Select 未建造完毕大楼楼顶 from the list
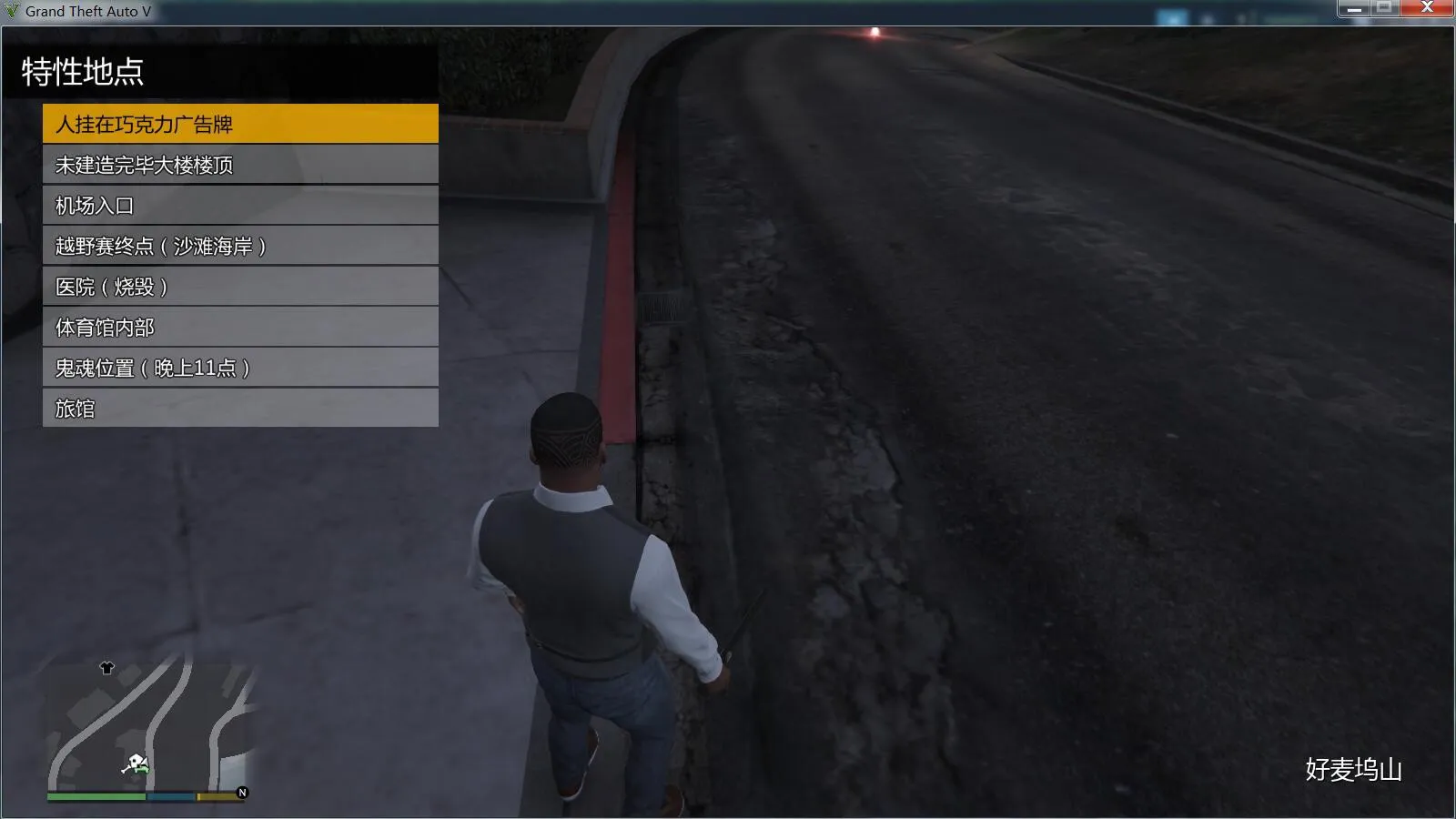1456x819 pixels. (x=239, y=165)
